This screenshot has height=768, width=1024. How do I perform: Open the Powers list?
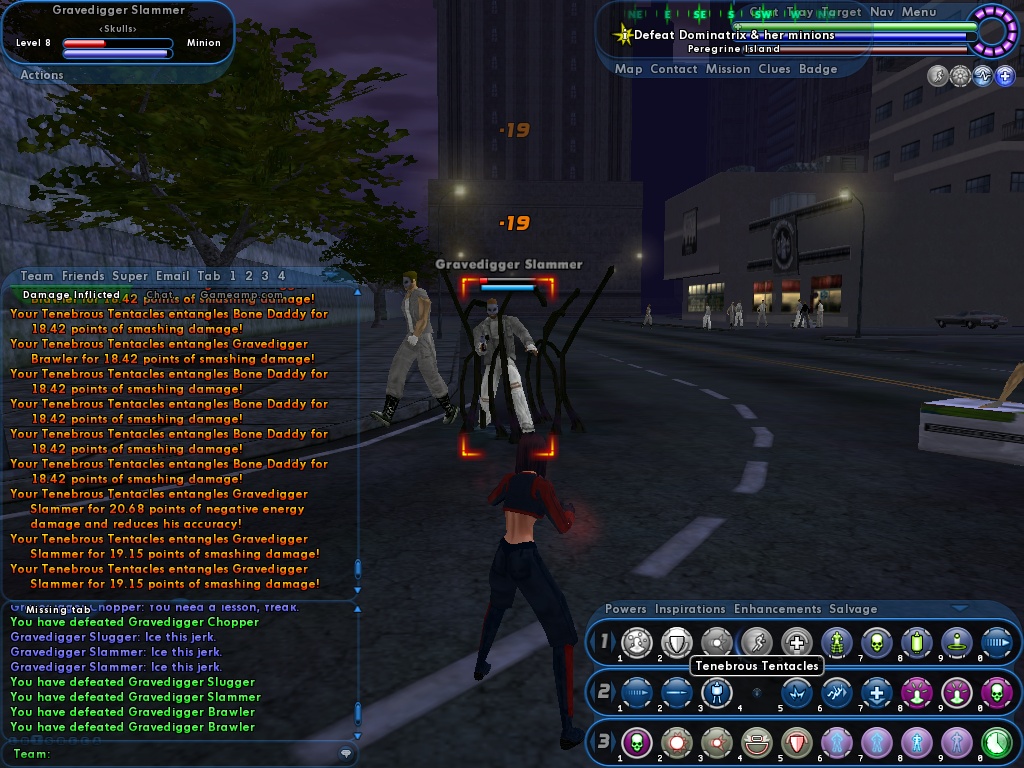tap(626, 609)
